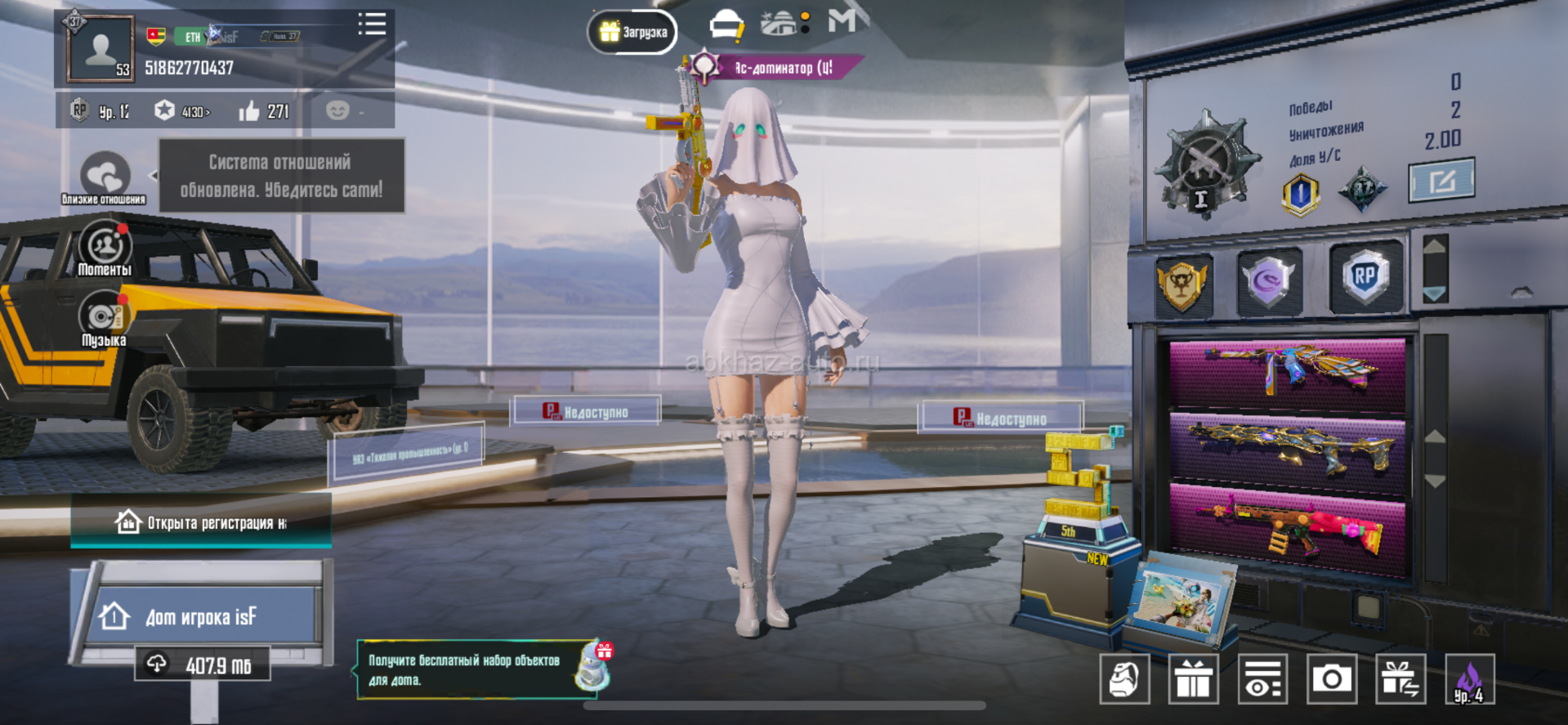The image size is (1568, 725).
Task: Download the 407.9 МБ home resource pack
Action: (202, 665)
